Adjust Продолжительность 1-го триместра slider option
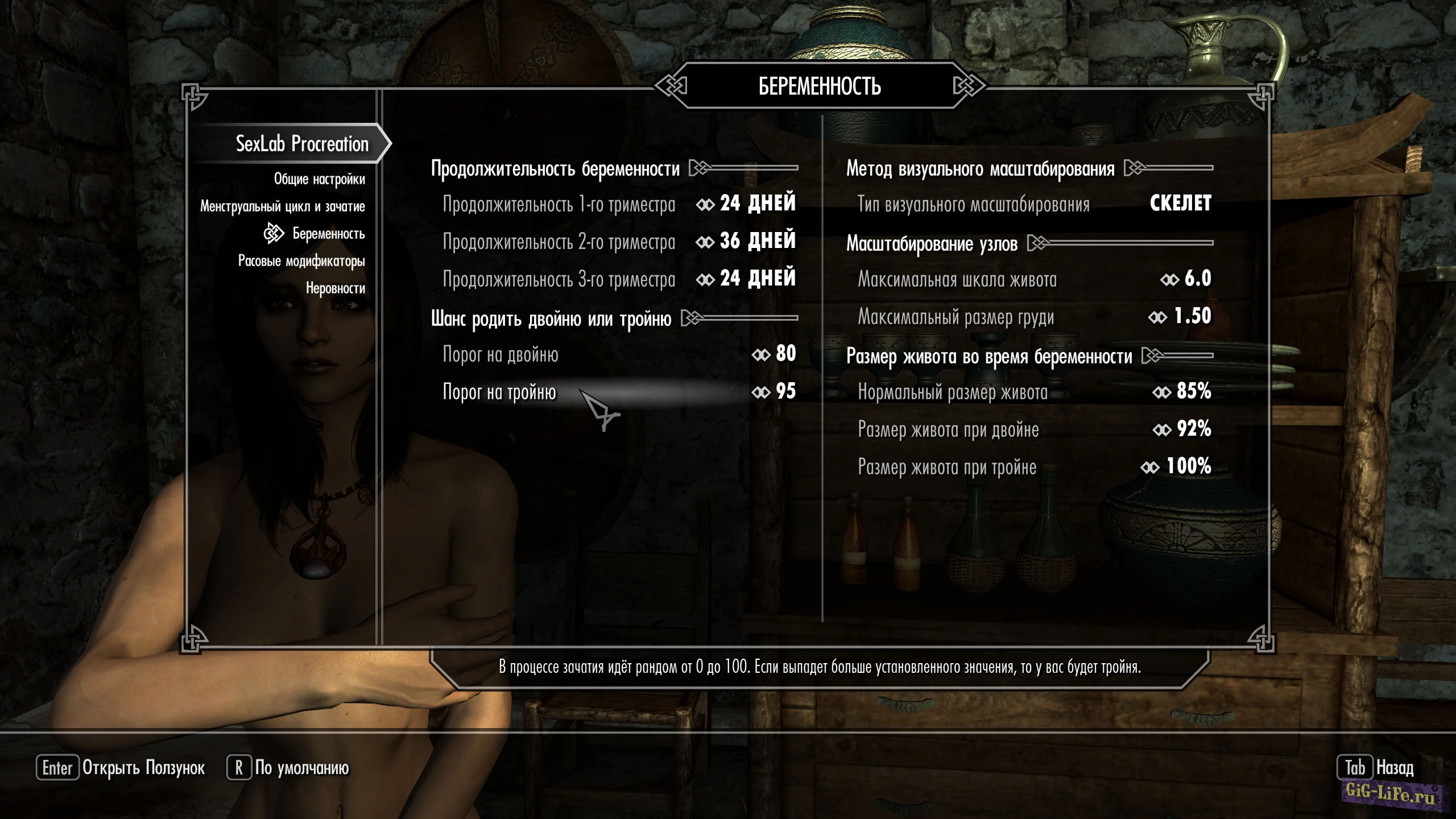The width and height of the screenshot is (1456, 819). coord(619,204)
